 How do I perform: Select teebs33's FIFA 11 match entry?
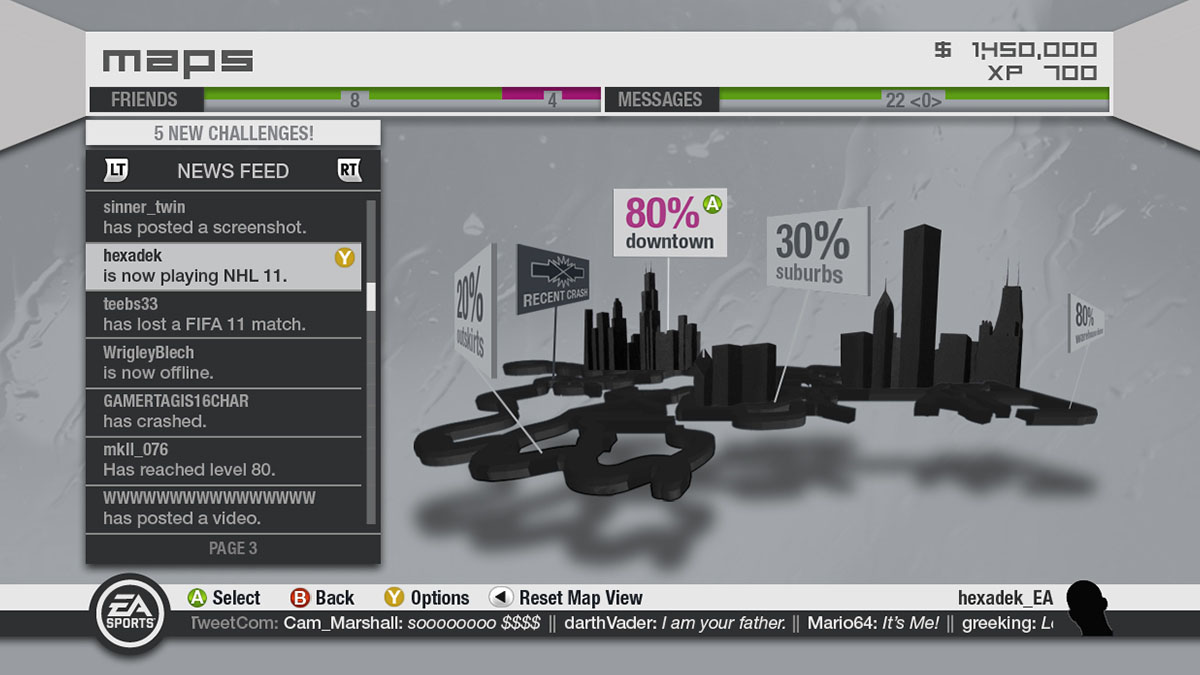pyautogui.click(x=225, y=314)
